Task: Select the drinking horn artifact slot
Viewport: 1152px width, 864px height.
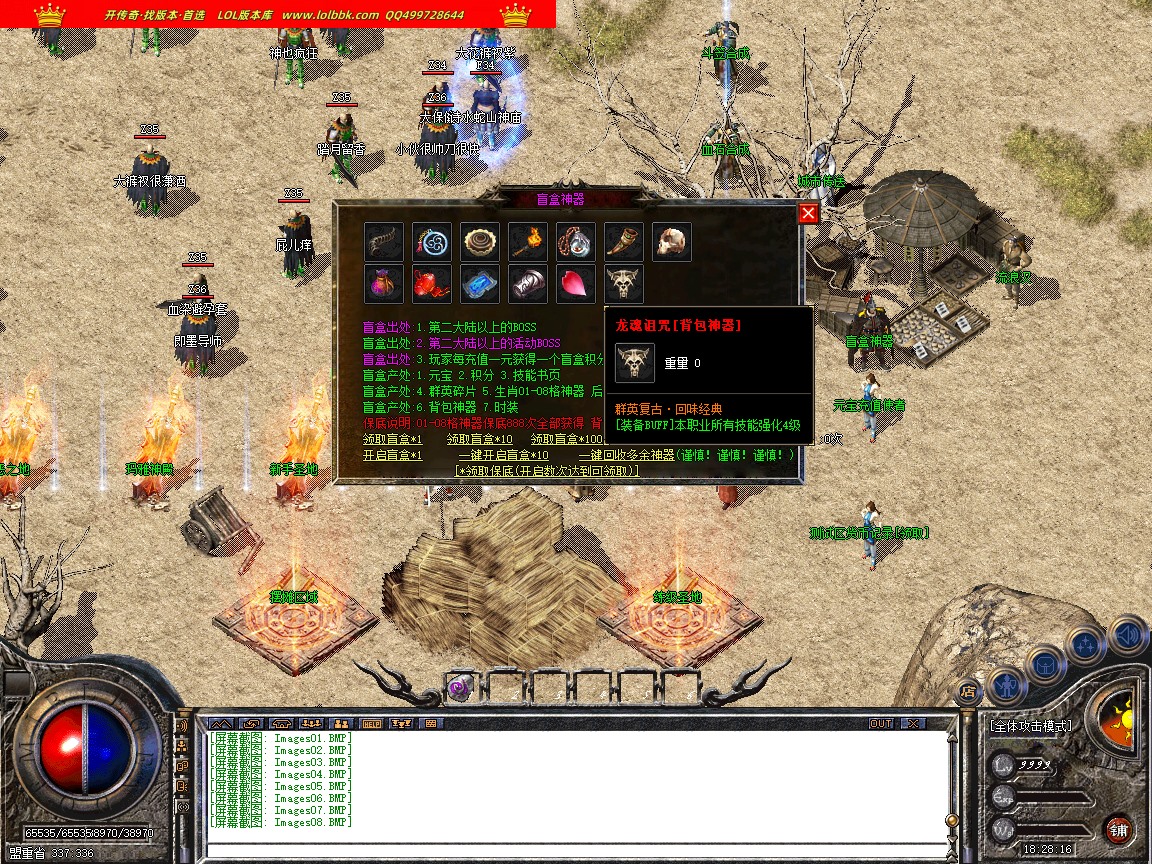Action: pos(624,242)
